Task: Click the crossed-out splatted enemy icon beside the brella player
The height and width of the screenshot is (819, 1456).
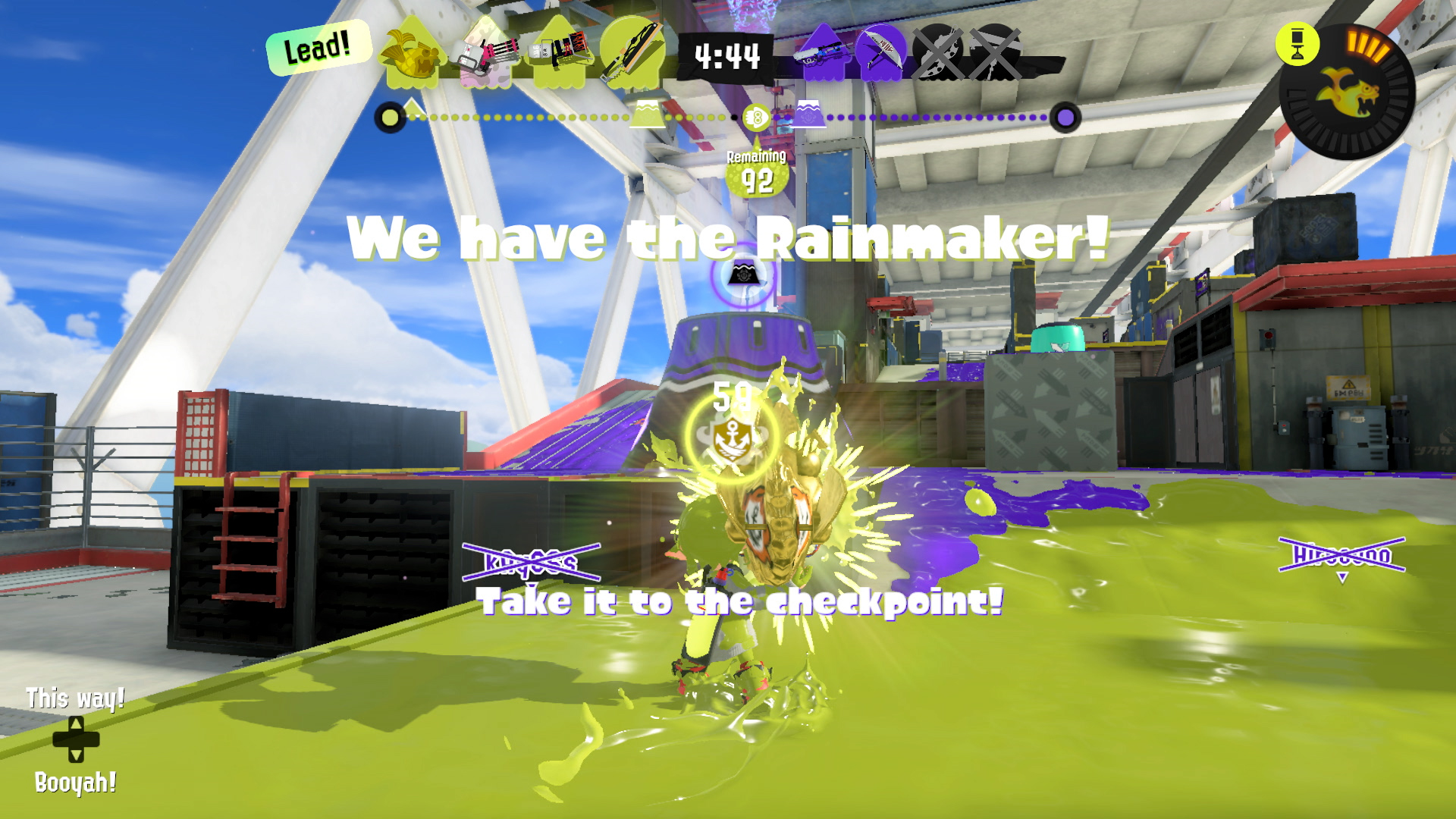Action: (939, 55)
